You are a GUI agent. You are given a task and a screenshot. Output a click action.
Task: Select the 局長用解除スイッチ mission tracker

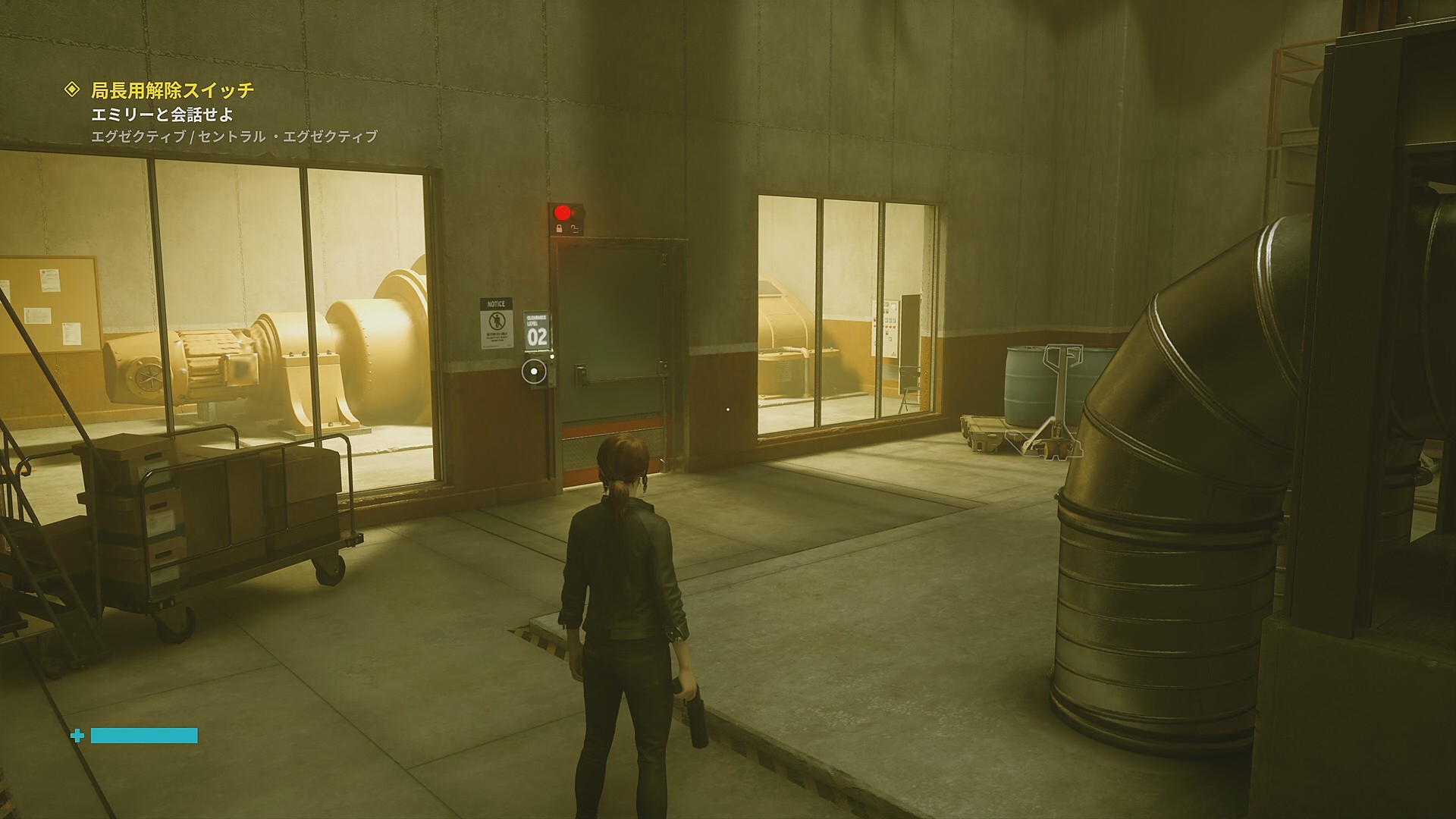172,90
